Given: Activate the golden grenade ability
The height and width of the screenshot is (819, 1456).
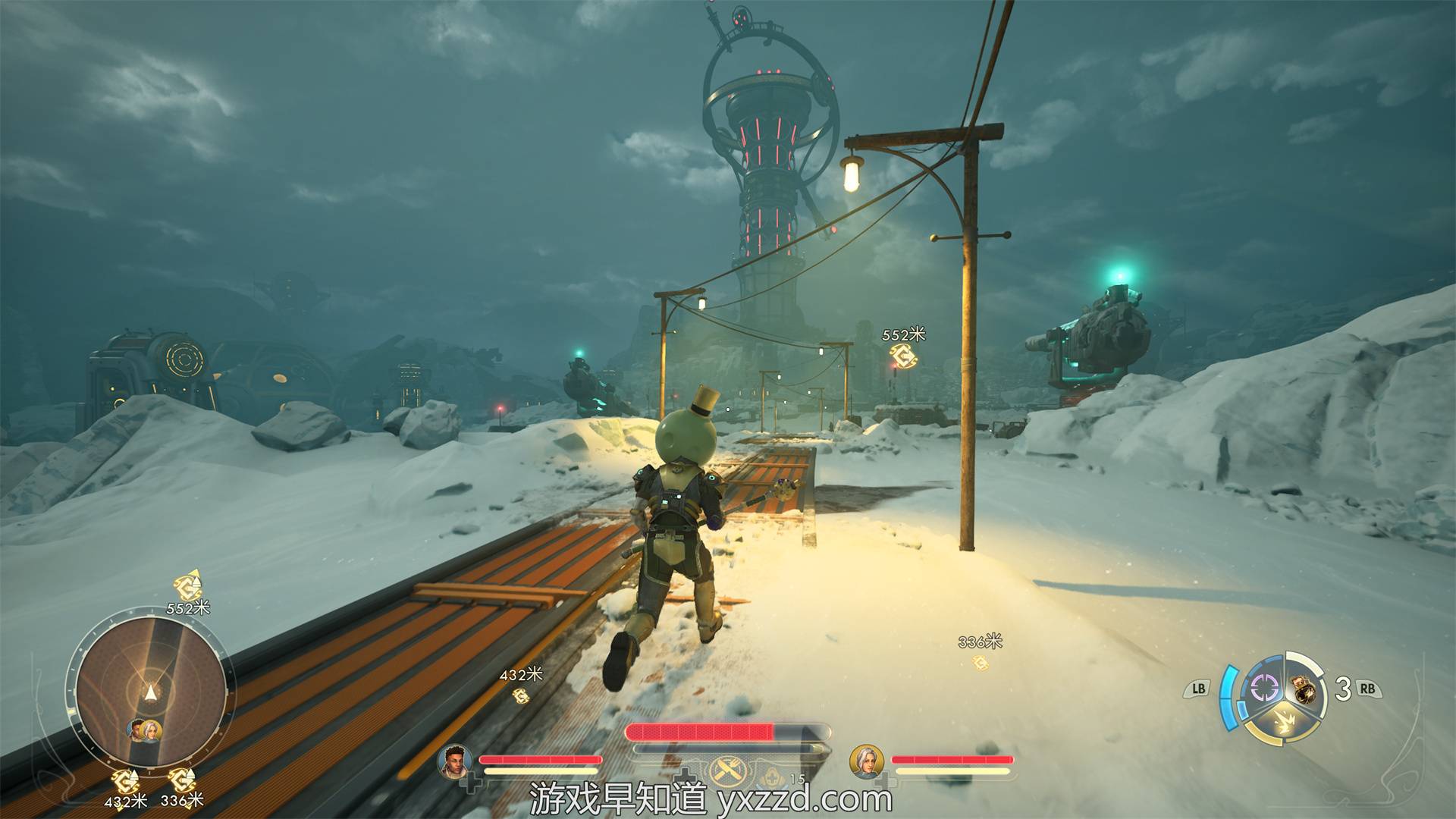Looking at the screenshot, I should point(1304,689).
